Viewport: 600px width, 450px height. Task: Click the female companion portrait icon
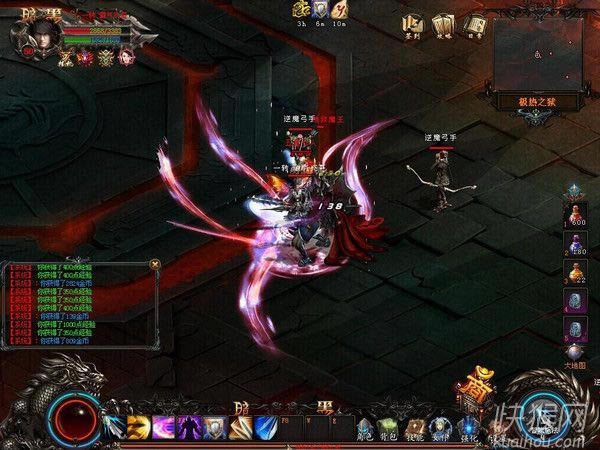point(127,57)
